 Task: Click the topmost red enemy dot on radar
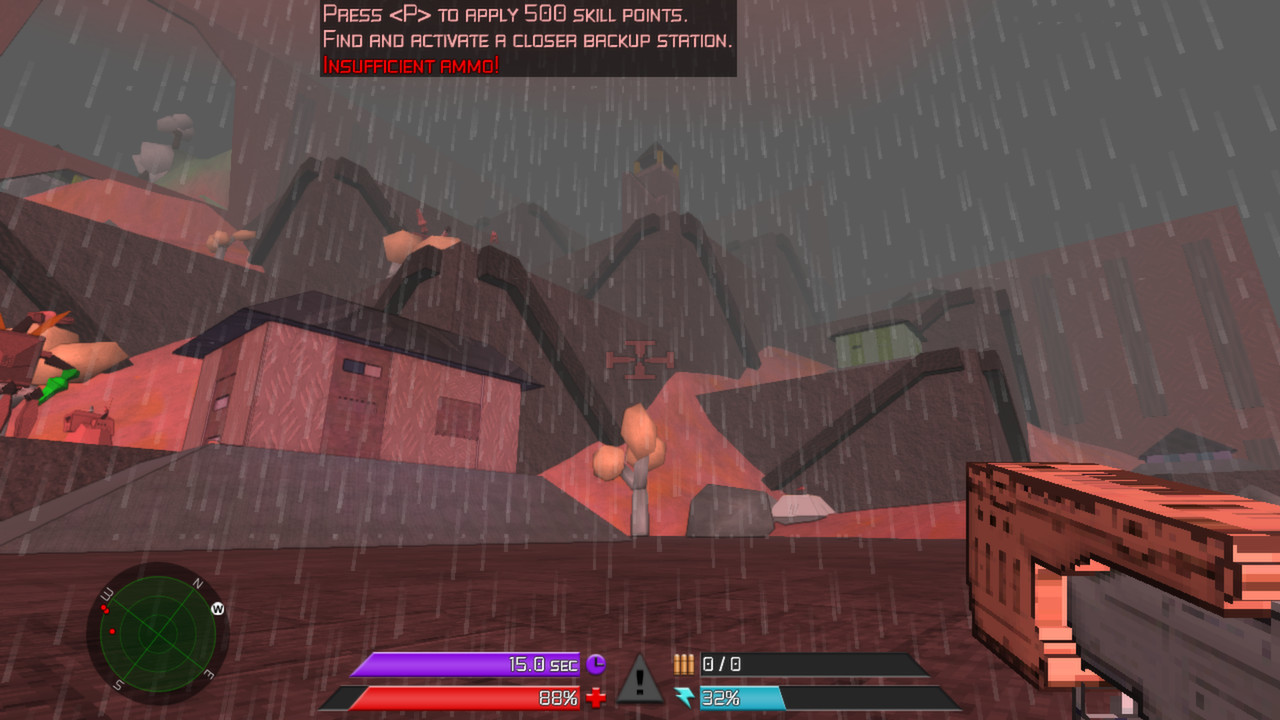103,607
